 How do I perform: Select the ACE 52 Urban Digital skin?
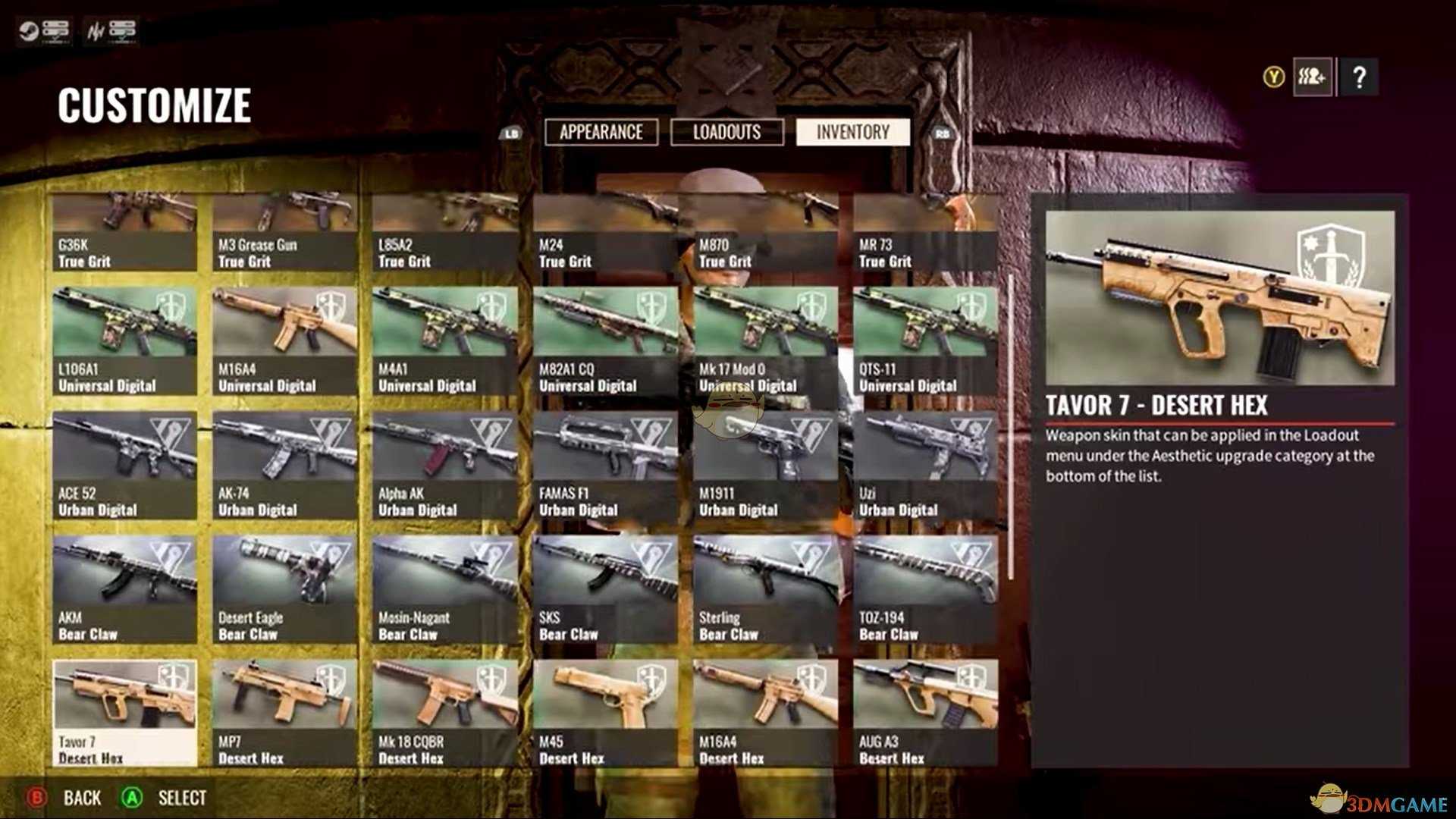pyautogui.click(x=124, y=464)
